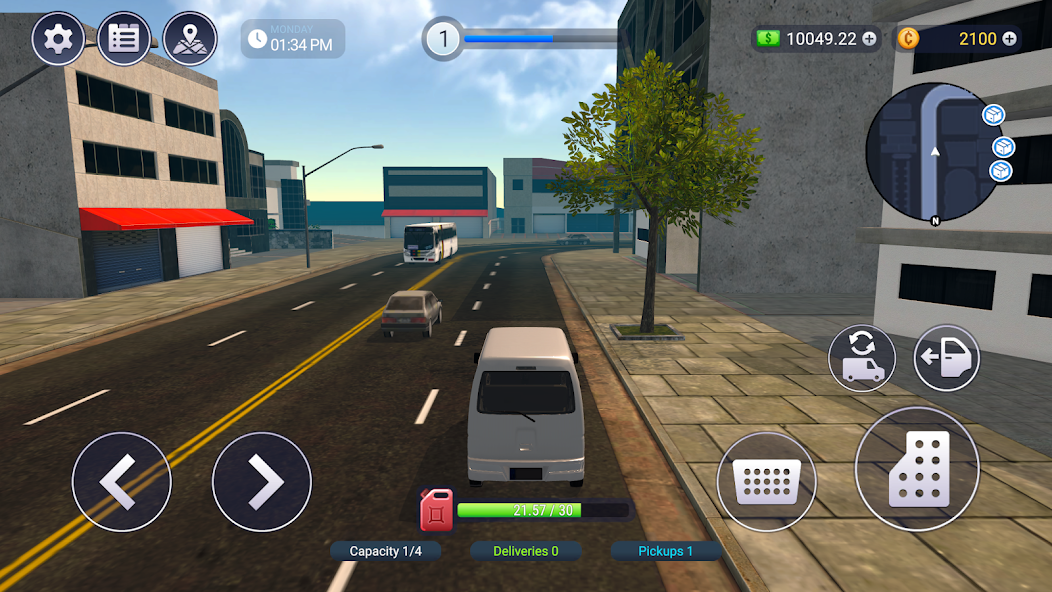The height and width of the screenshot is (592, 1052).
Task: Exit the vehicle using door button
Action: [947, 358]
